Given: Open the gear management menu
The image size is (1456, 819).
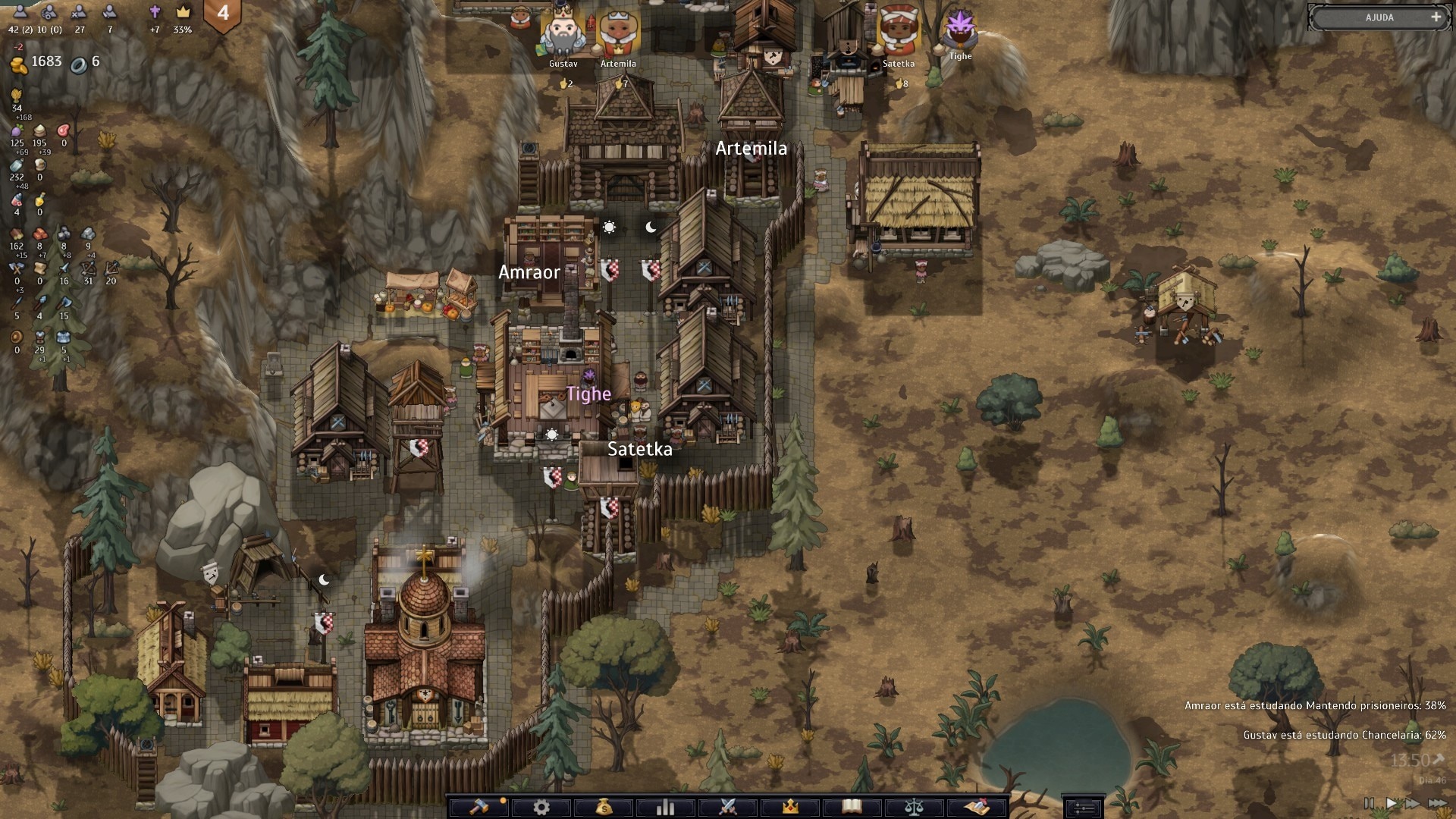Looking at the screenshot, I should coord(541,807).
